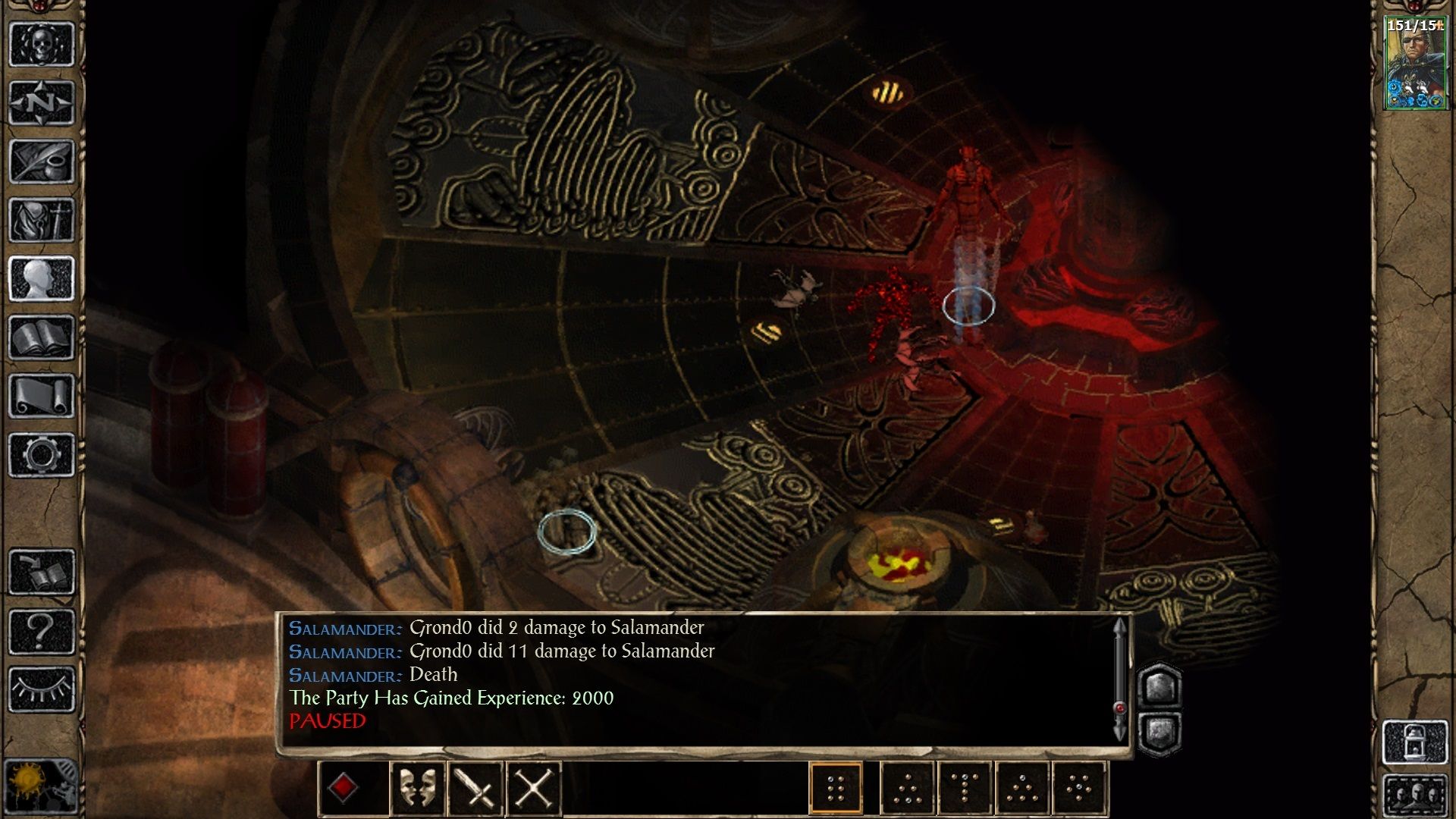Select the T-shaped party formation

(x=963, y=787)
